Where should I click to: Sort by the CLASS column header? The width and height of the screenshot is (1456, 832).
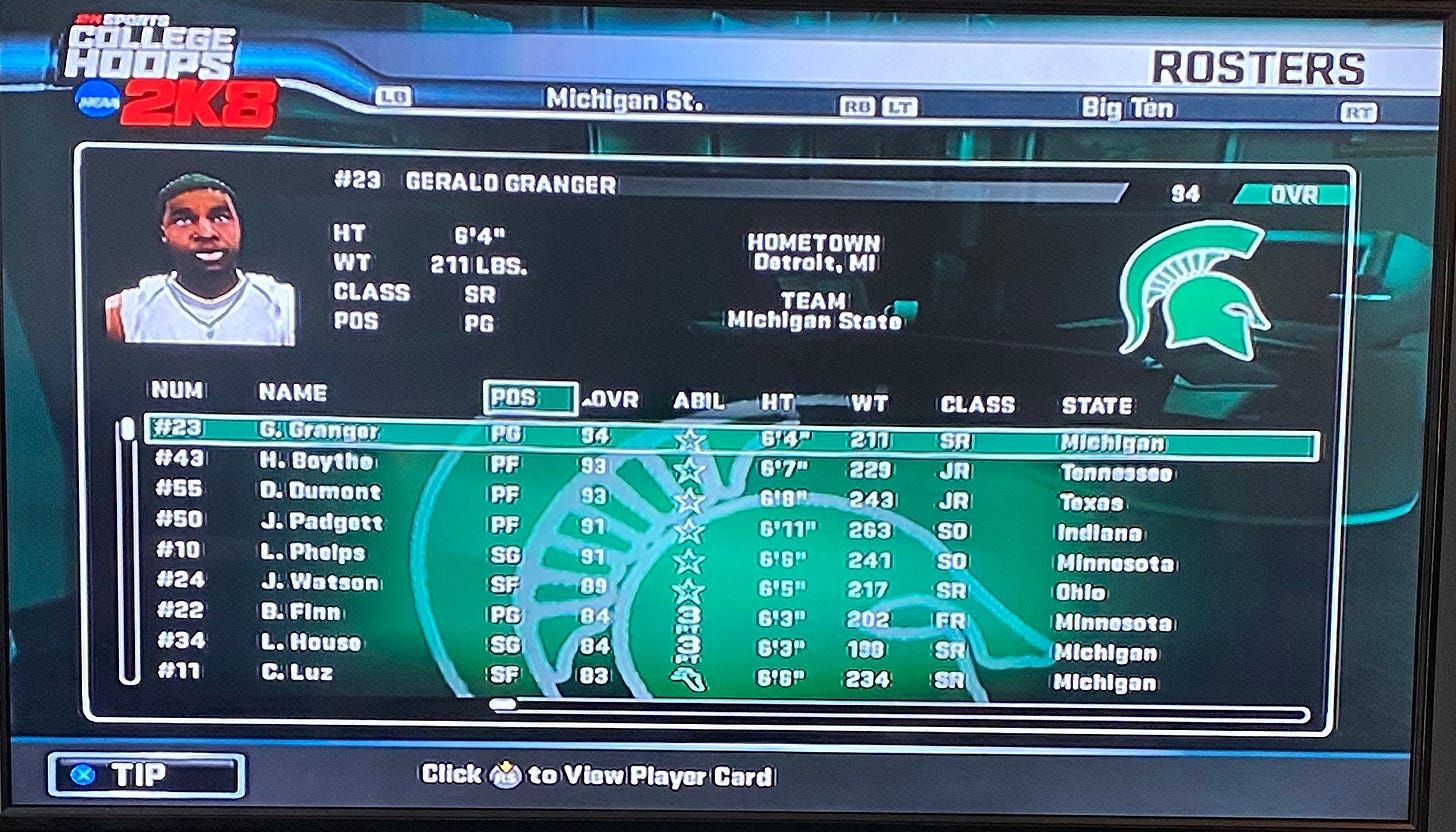tap(977, 405)
